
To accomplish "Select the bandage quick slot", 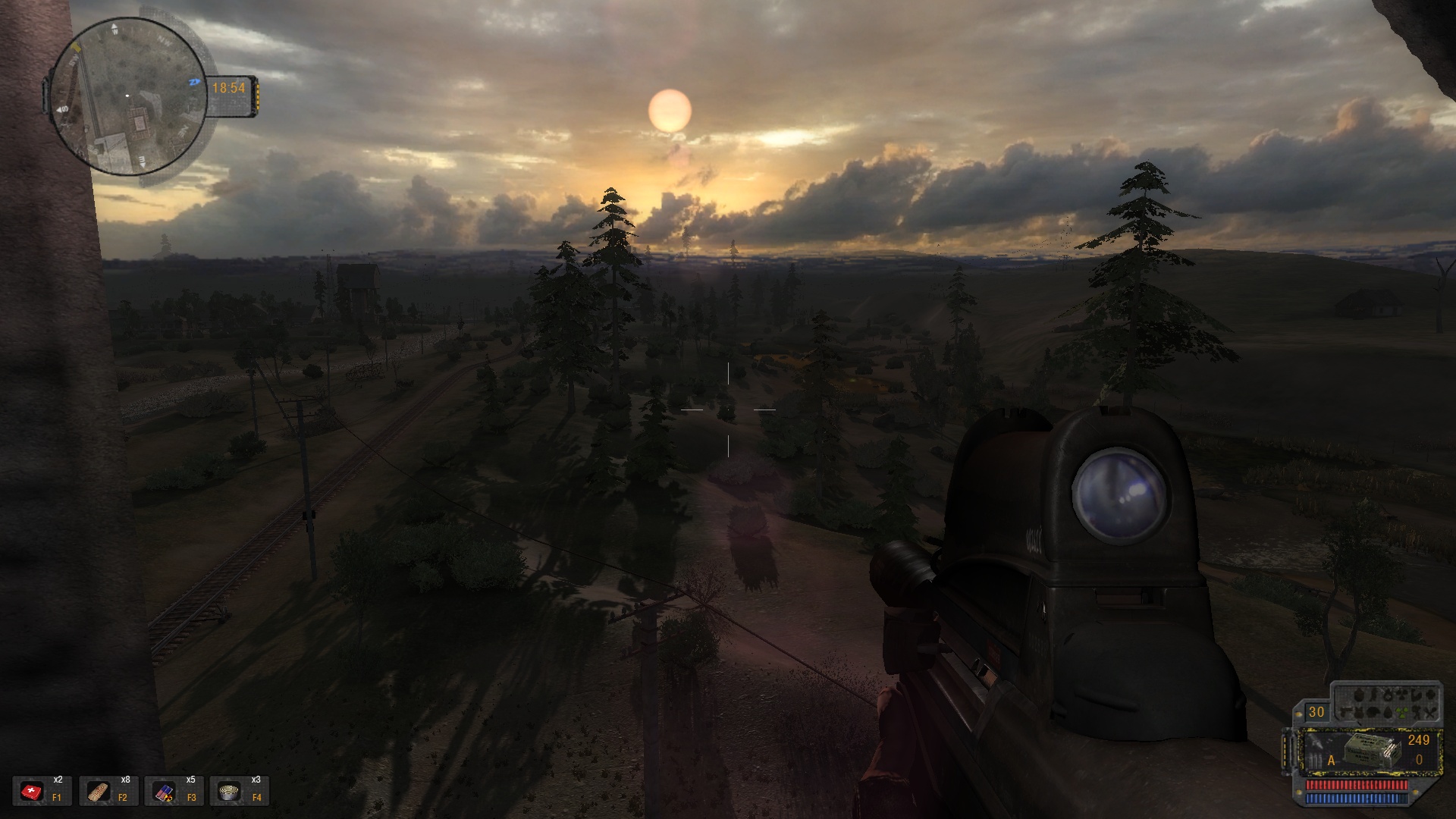I will [99, 792].
